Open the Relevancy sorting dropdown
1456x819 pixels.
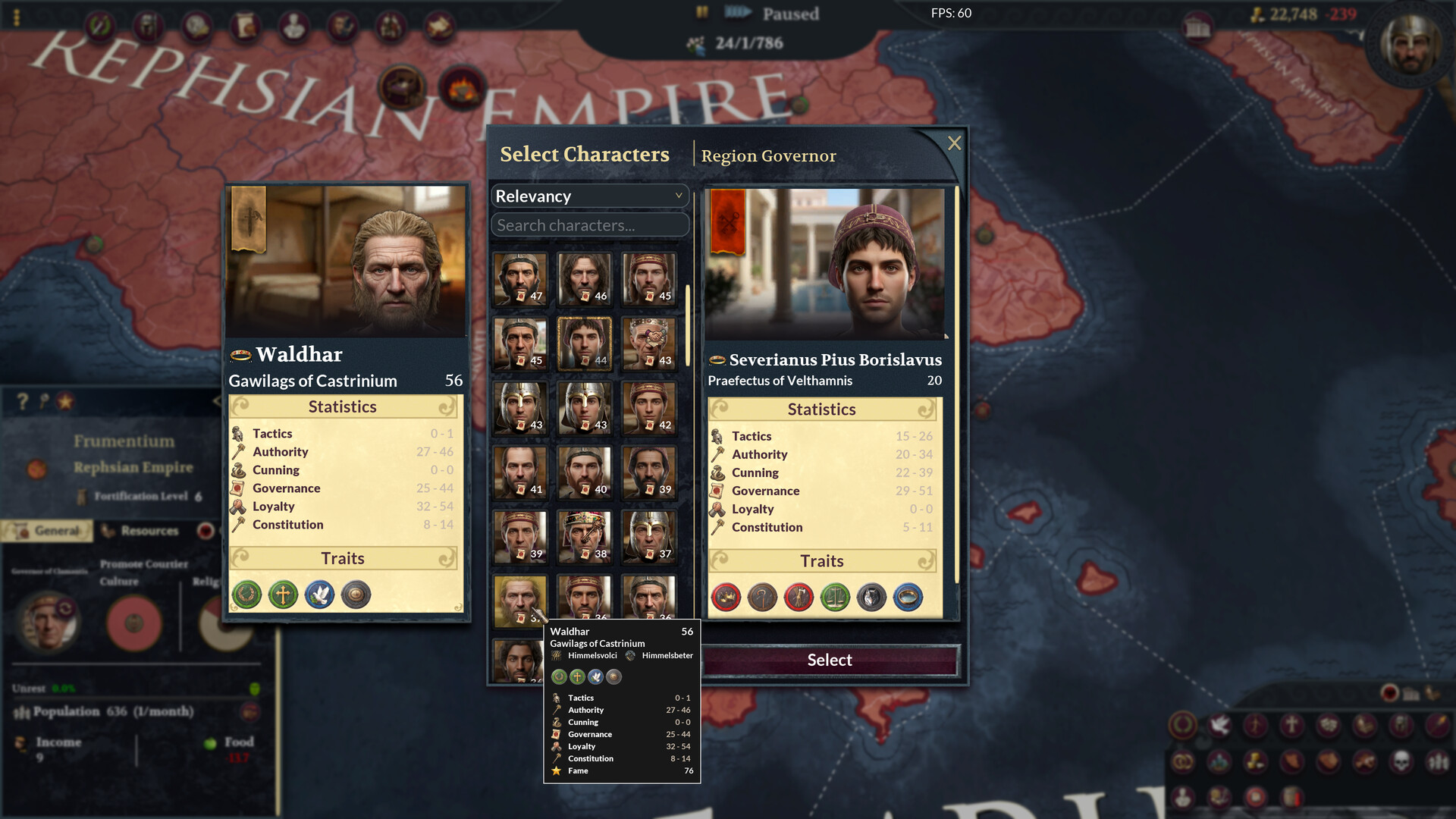pos(589,196)
